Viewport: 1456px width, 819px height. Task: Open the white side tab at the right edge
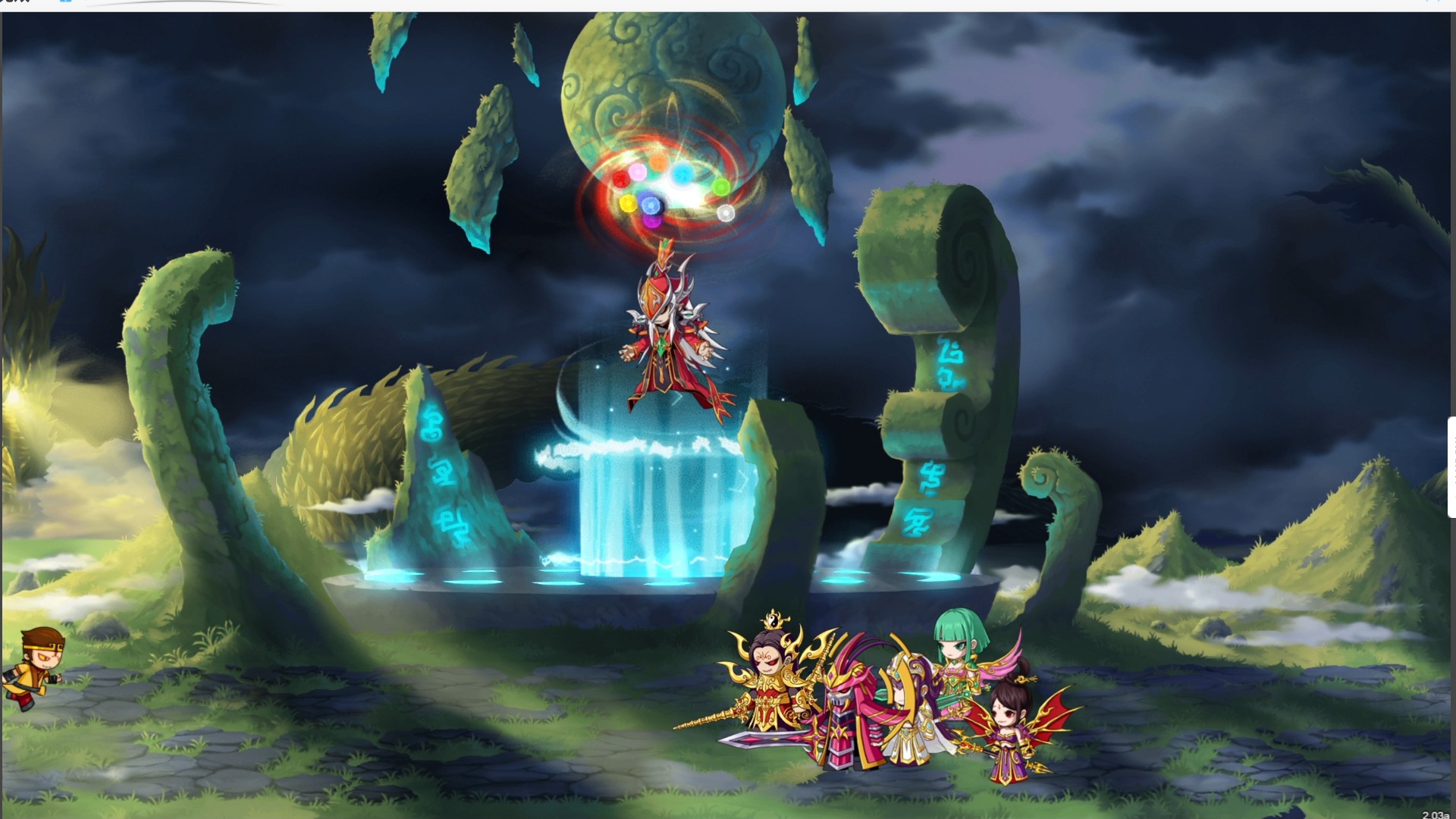point(1451,467)
